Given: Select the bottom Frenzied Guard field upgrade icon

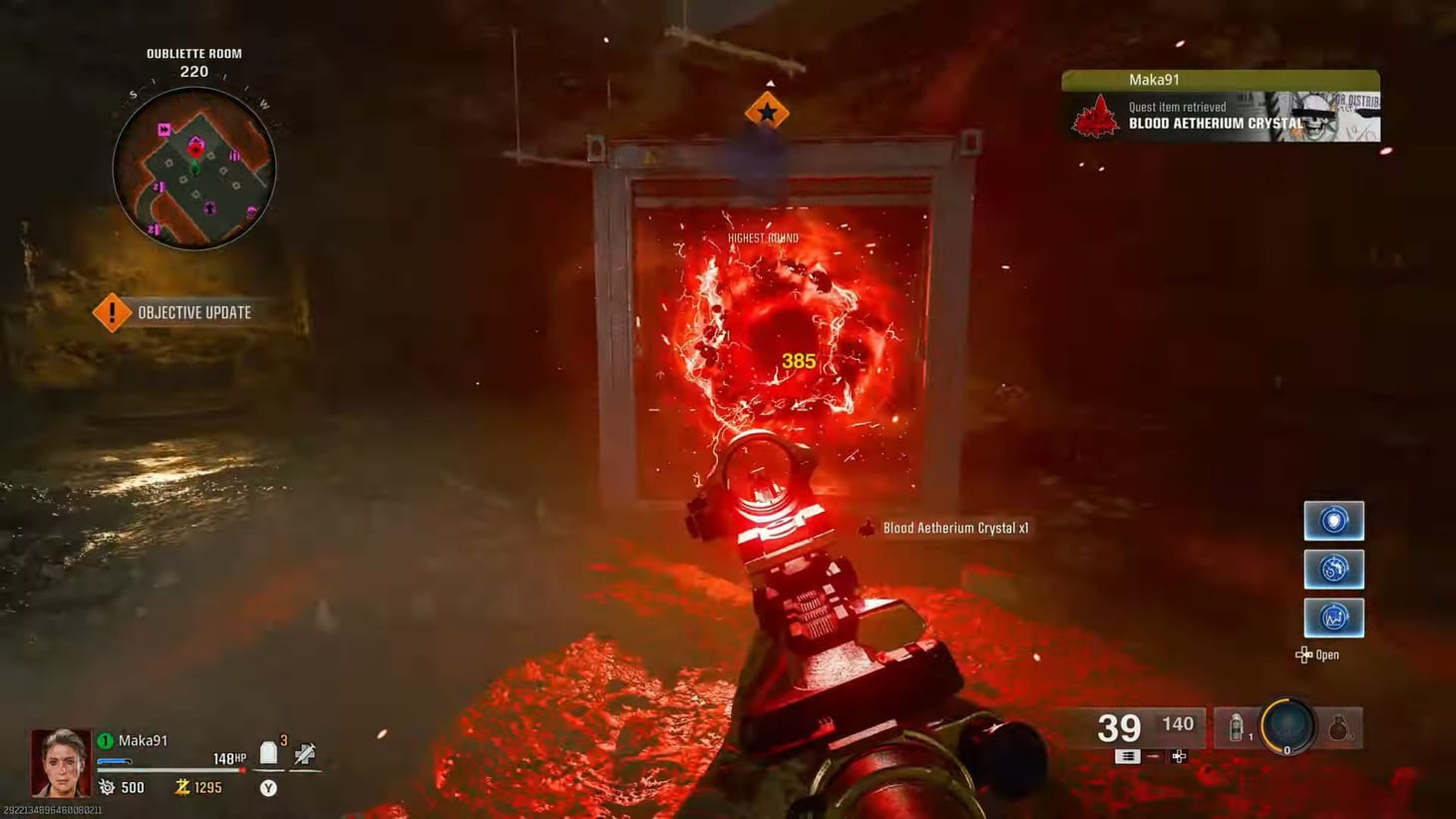Looking at the screenshot, I should coord(1333,616).
